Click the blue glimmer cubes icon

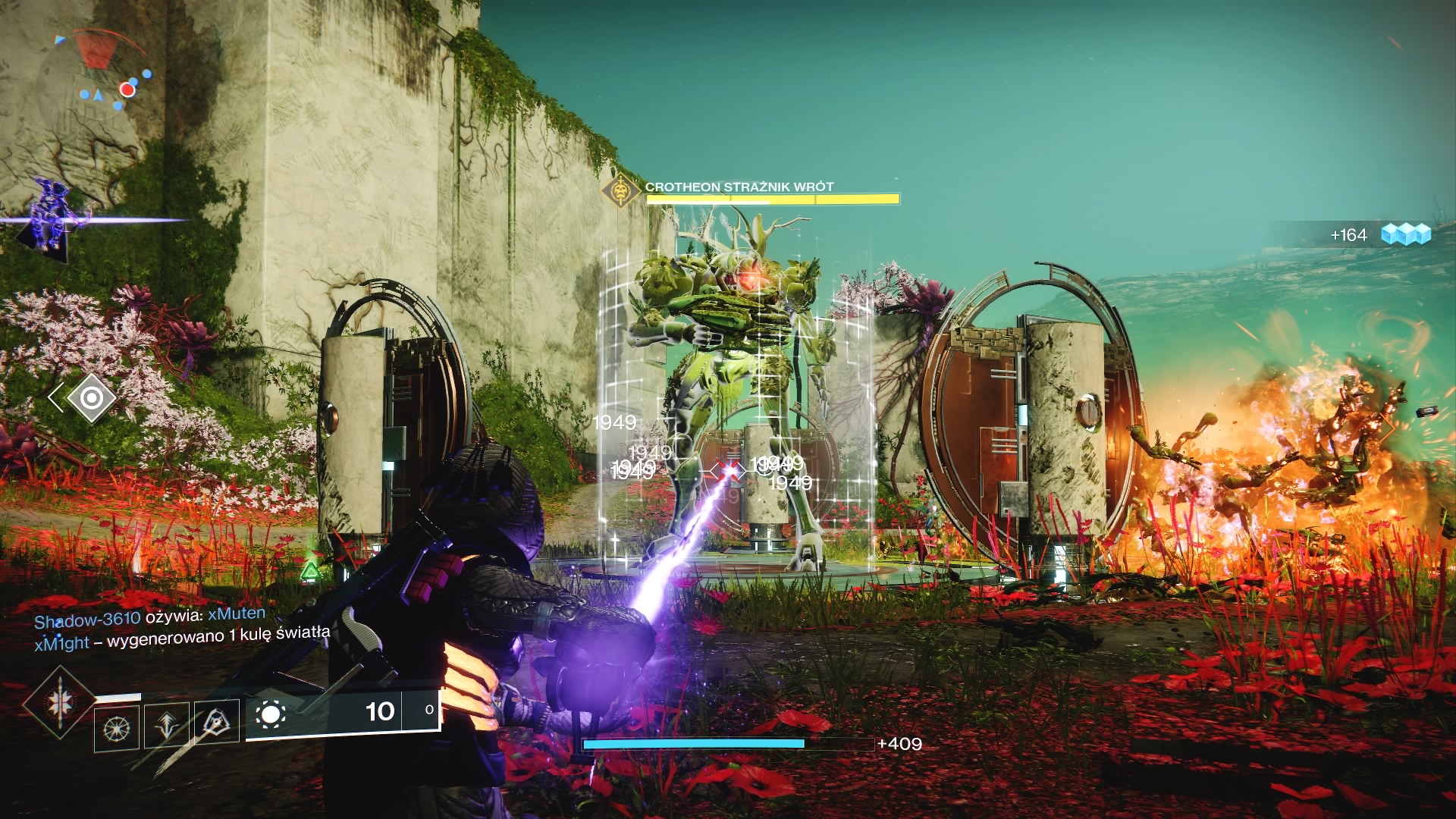tap(1405, 234)
